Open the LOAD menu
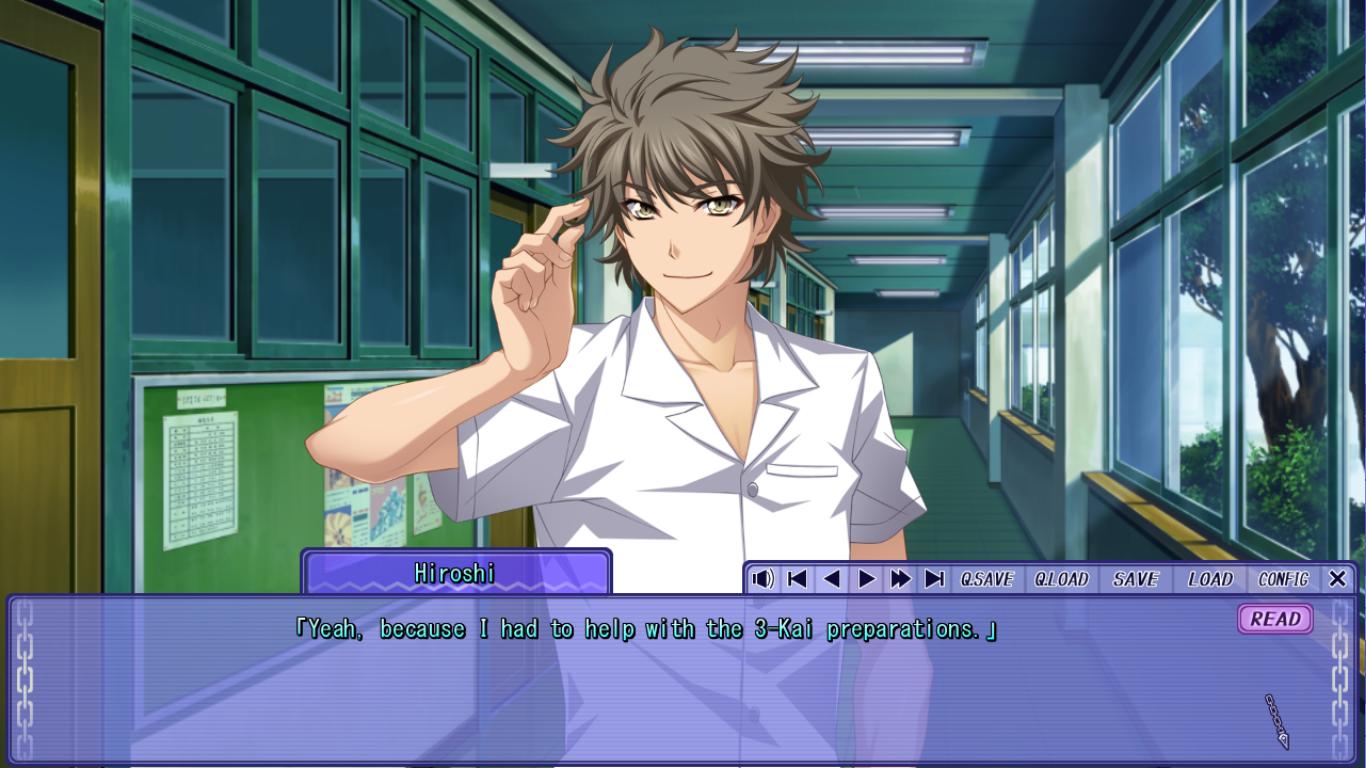The height and width of the screenshot is (768, 1366). (1210, 579)
